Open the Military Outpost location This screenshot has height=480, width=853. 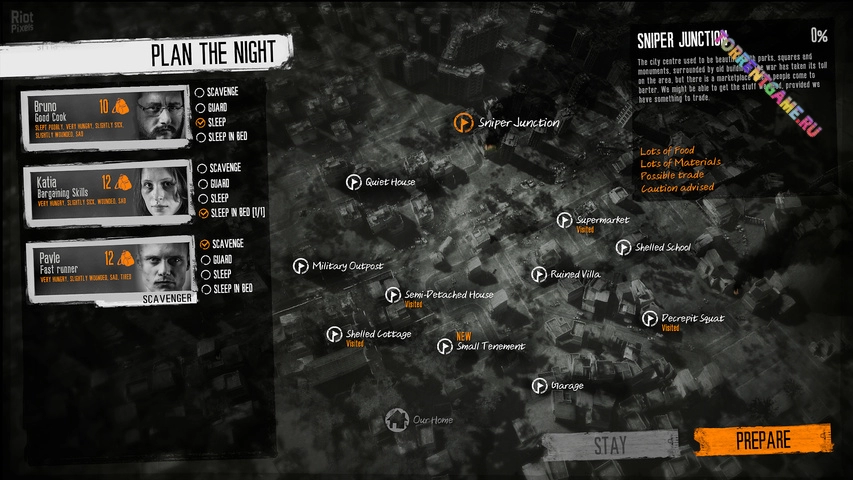click(300, 266)
